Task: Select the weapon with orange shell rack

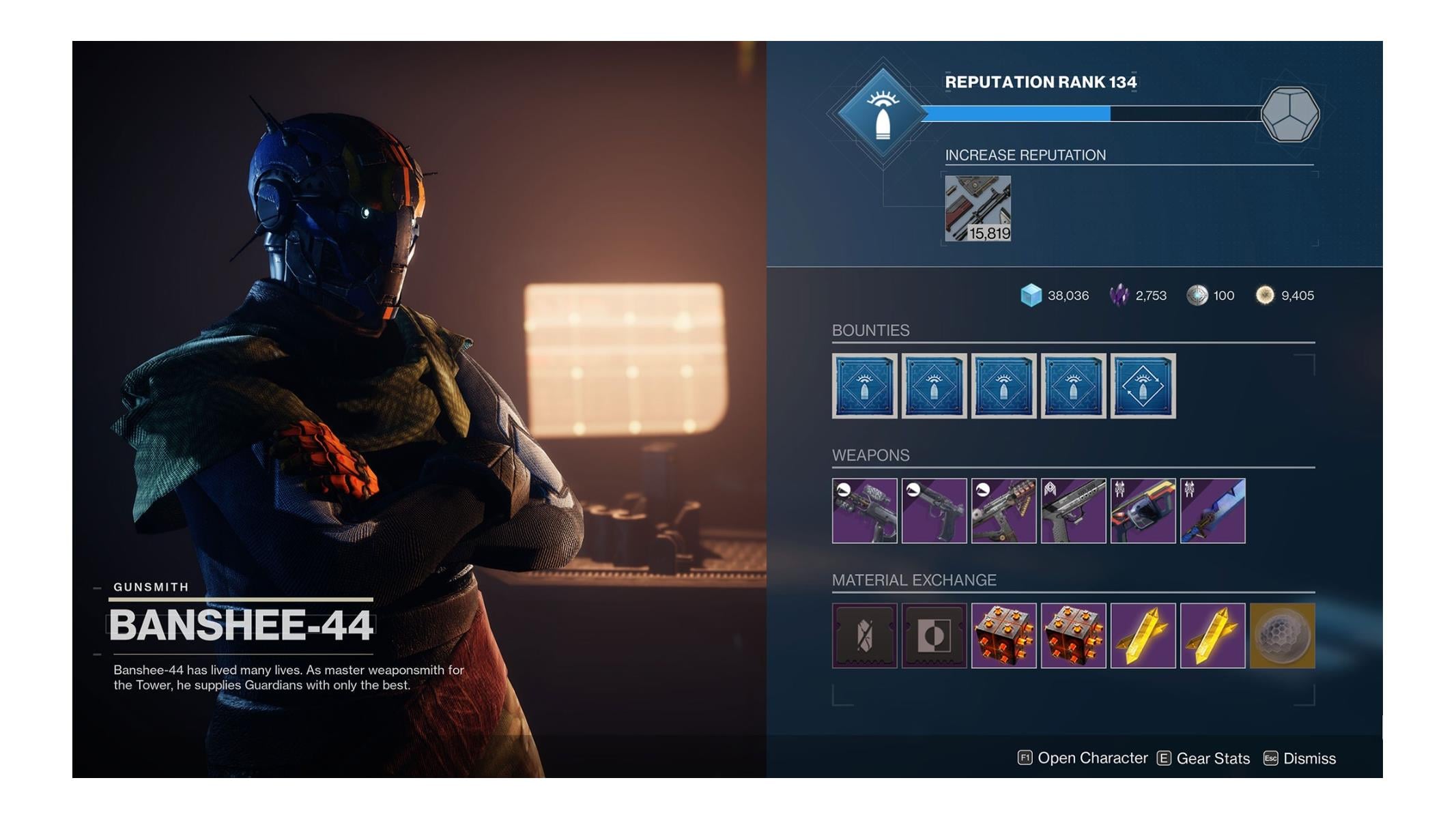Action: pyautogui.click(x=1003, y=511)
